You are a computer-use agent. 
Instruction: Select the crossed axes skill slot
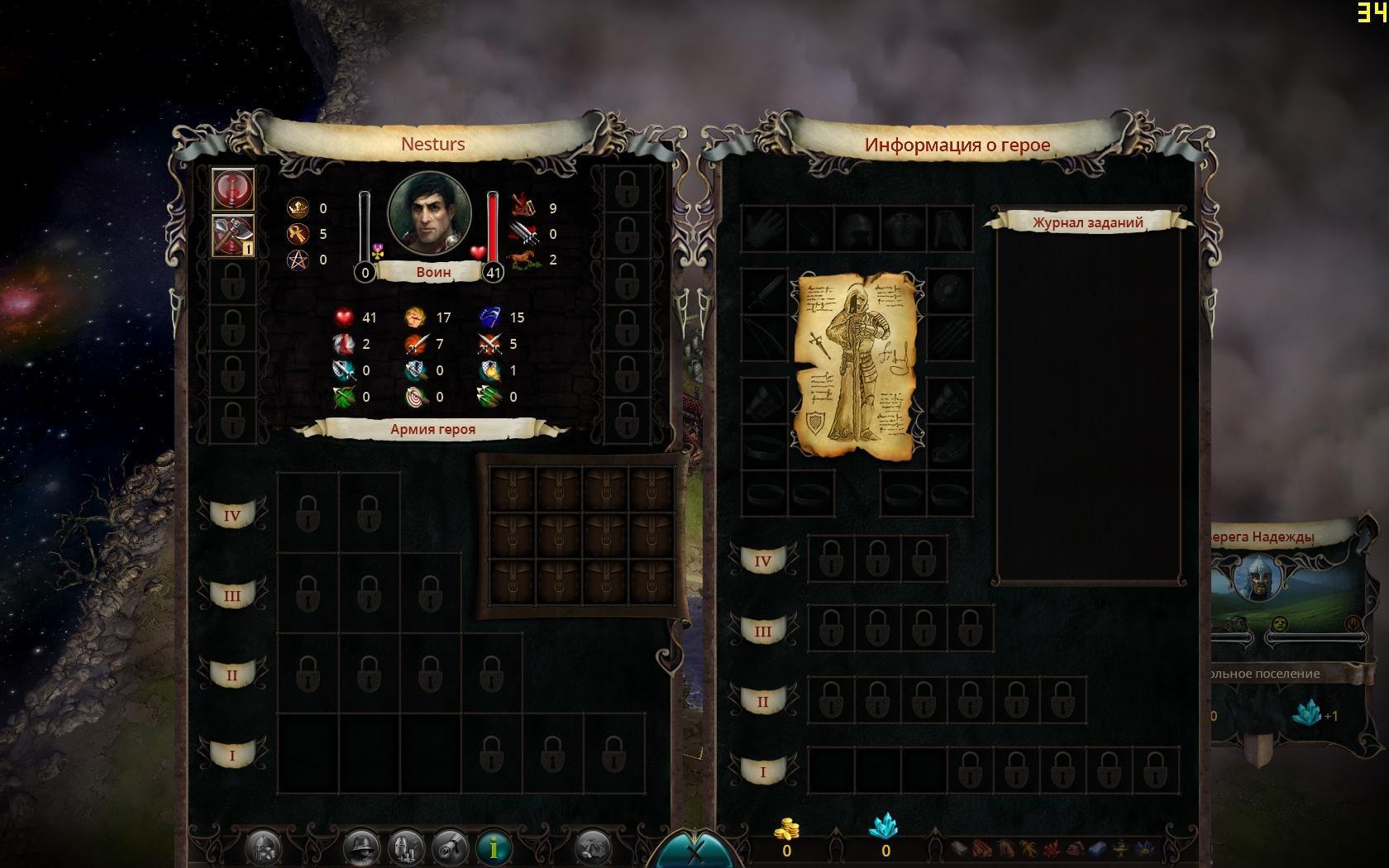232,236
